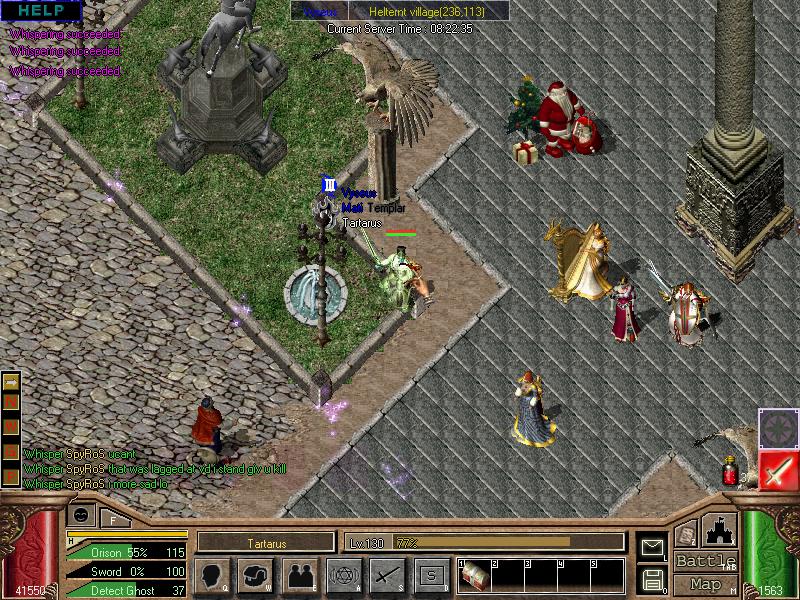Screen dimensions: 800x600
Task: Open the character head profile button
Action: [213, 576]
